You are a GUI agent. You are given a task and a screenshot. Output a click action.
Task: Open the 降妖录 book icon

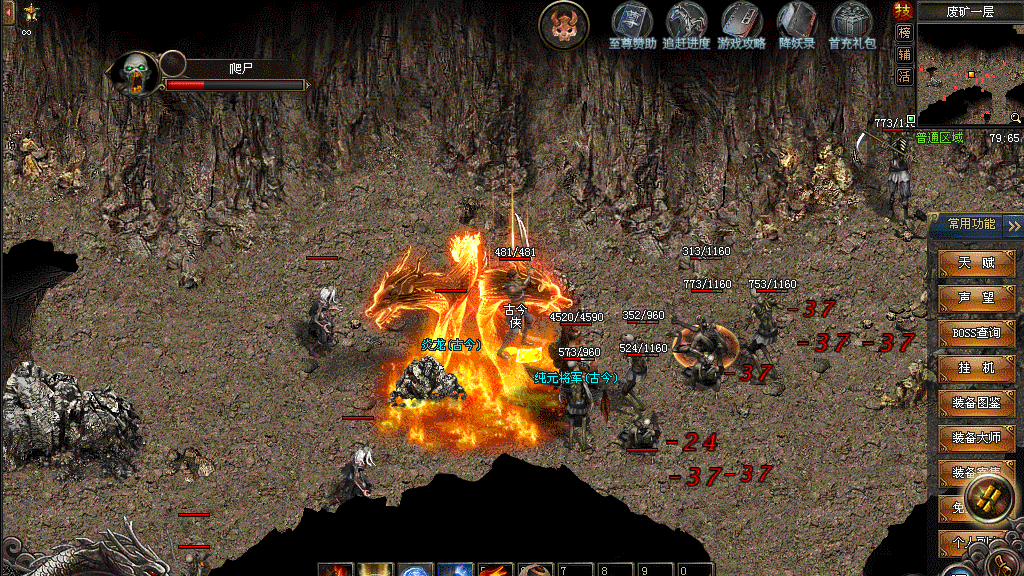tap(797, 22)
